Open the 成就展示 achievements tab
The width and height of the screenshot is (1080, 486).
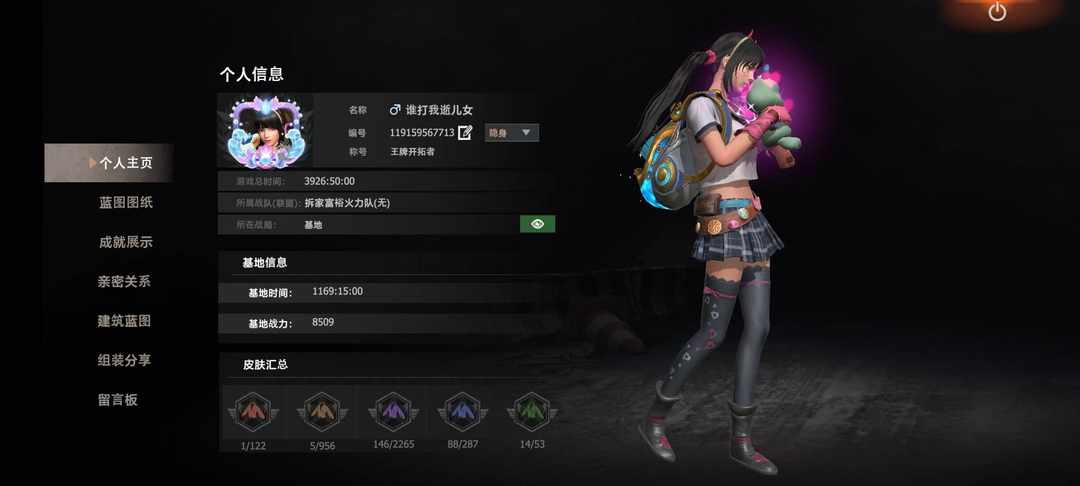click(x=125, y=242)
